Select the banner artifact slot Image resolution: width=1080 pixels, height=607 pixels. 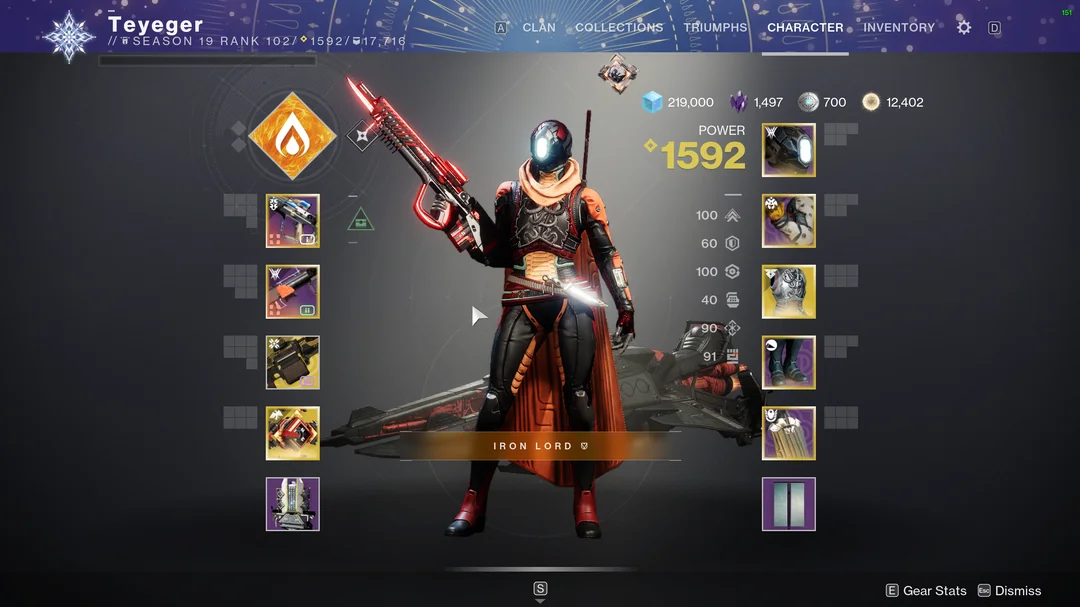(293, 504)
